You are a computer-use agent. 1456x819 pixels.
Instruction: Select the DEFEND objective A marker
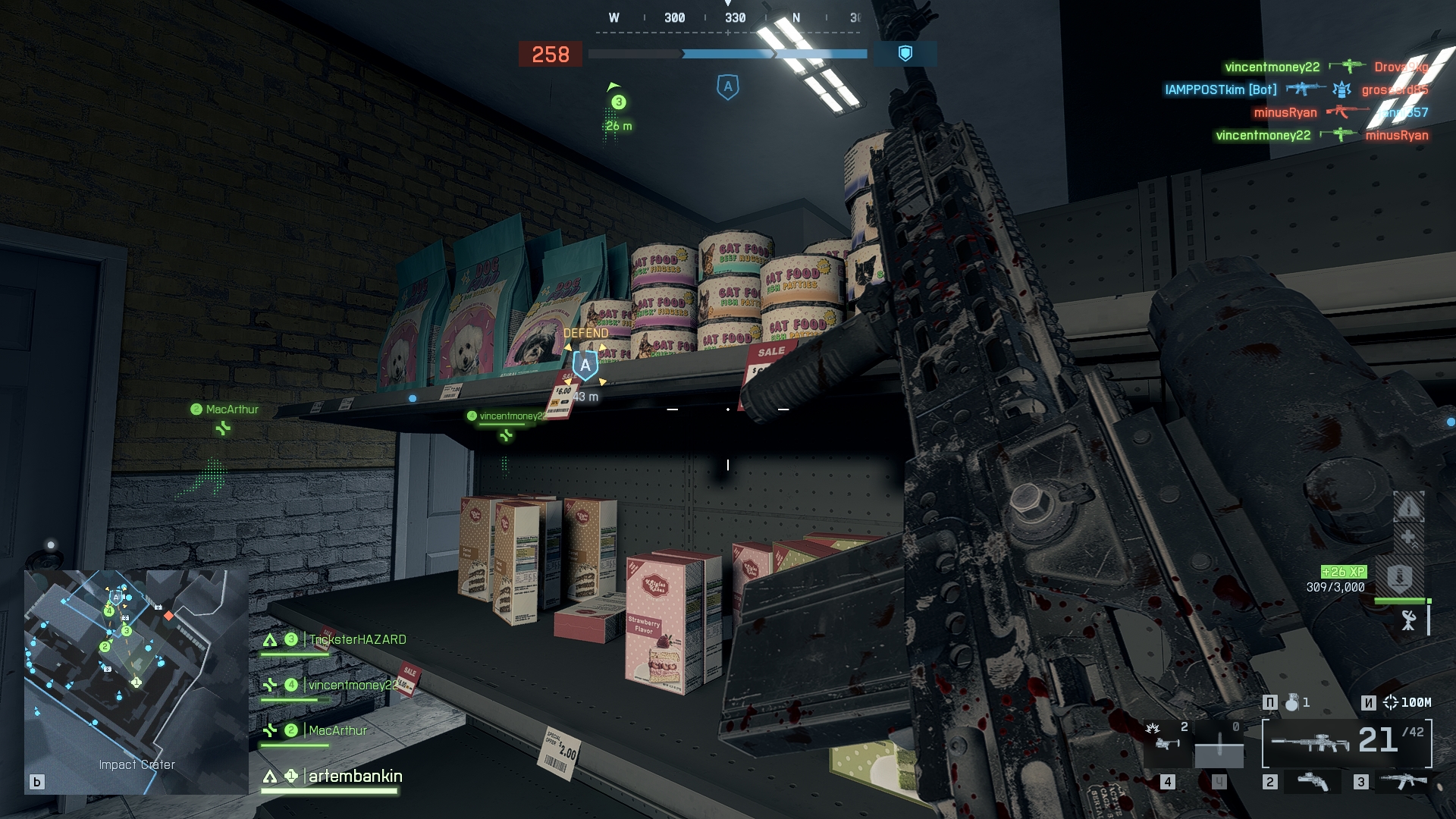tap(585, 366)
